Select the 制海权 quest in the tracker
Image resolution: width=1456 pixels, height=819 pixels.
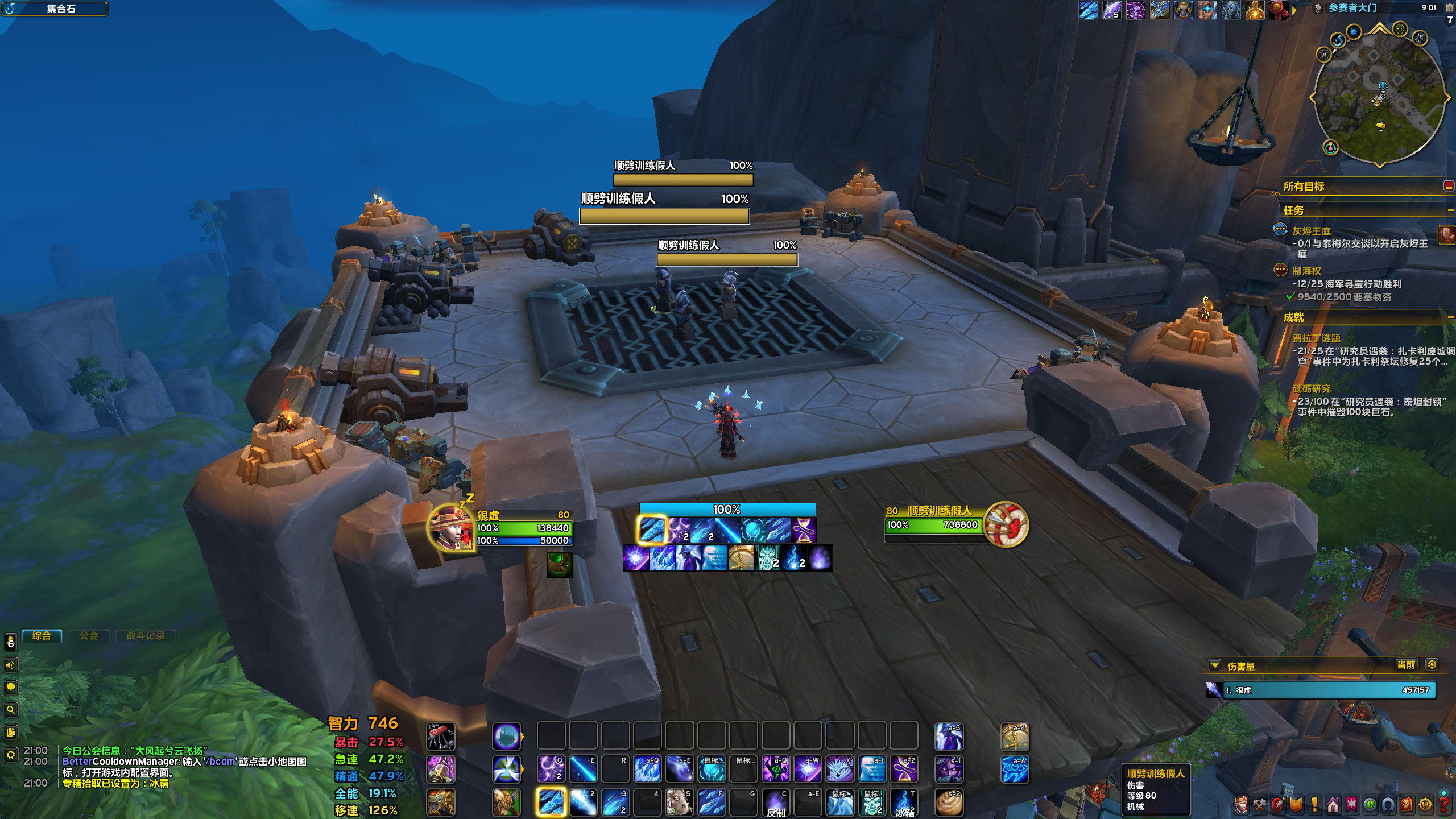tap(1306, 271)
